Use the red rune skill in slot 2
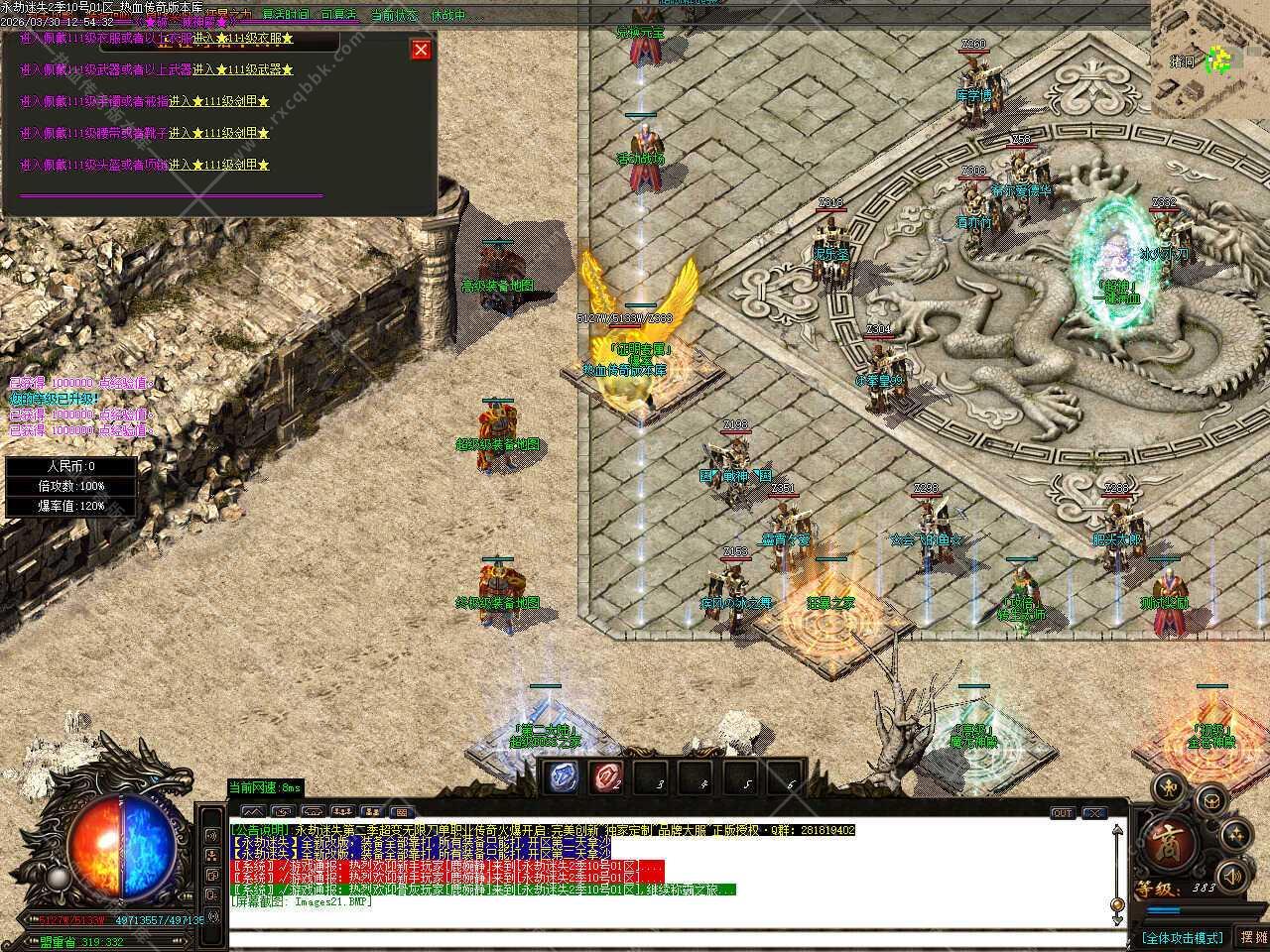Screen dimensions: 1270x952 click(606, 777)
